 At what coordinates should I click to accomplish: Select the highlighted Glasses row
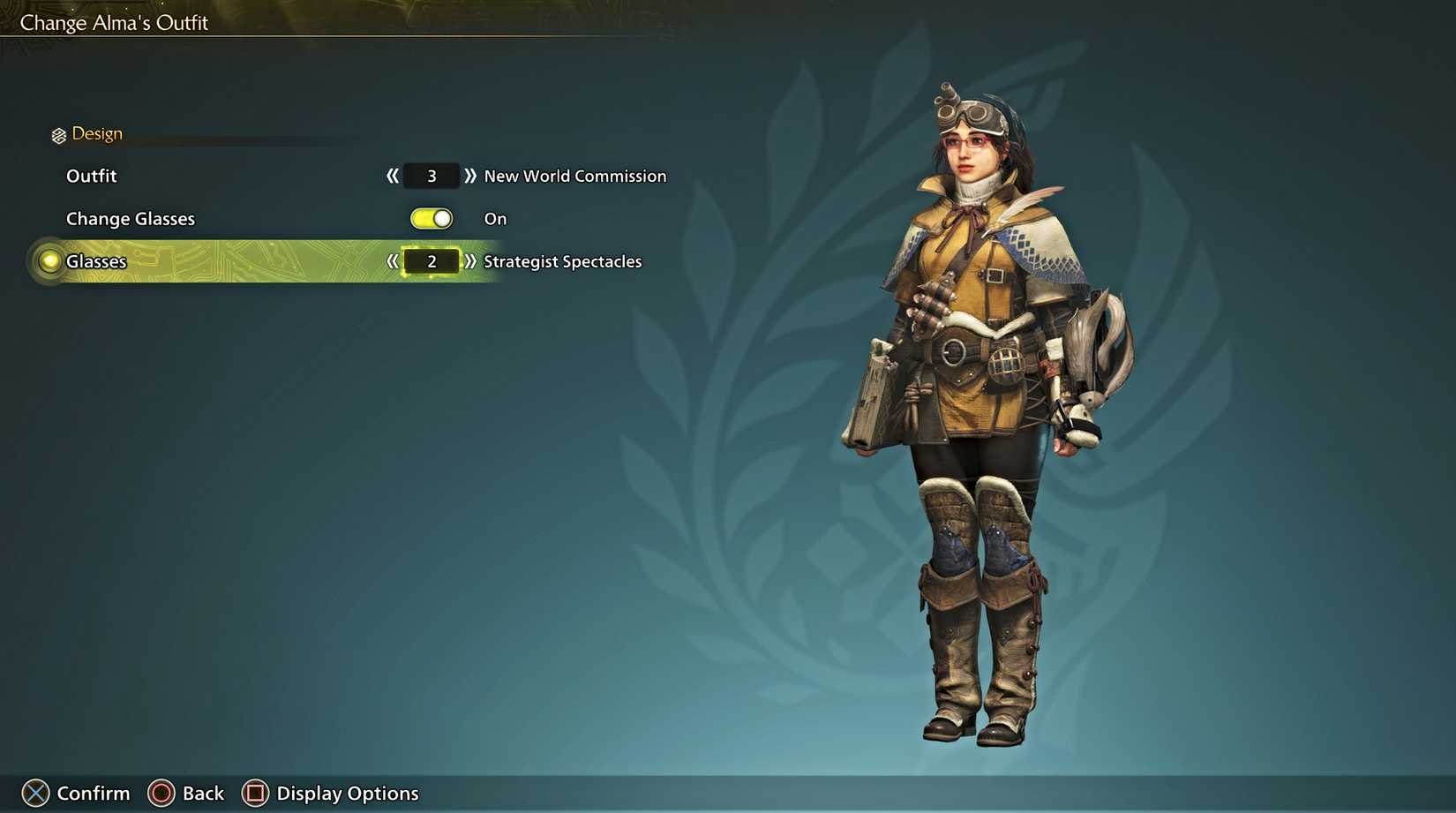(x=97, y=261)
